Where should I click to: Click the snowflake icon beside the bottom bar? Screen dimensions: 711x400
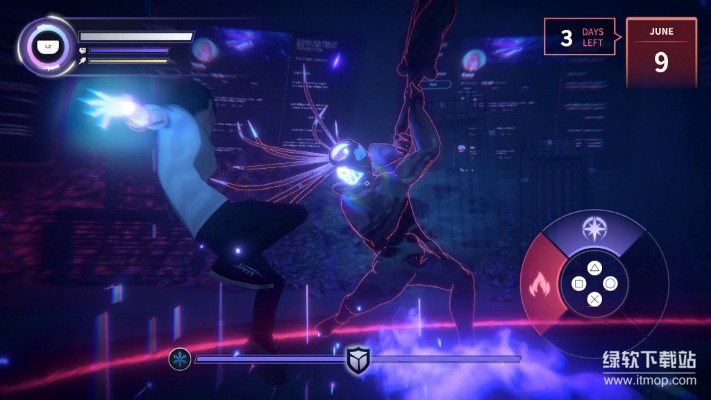[x=180, y=358]
